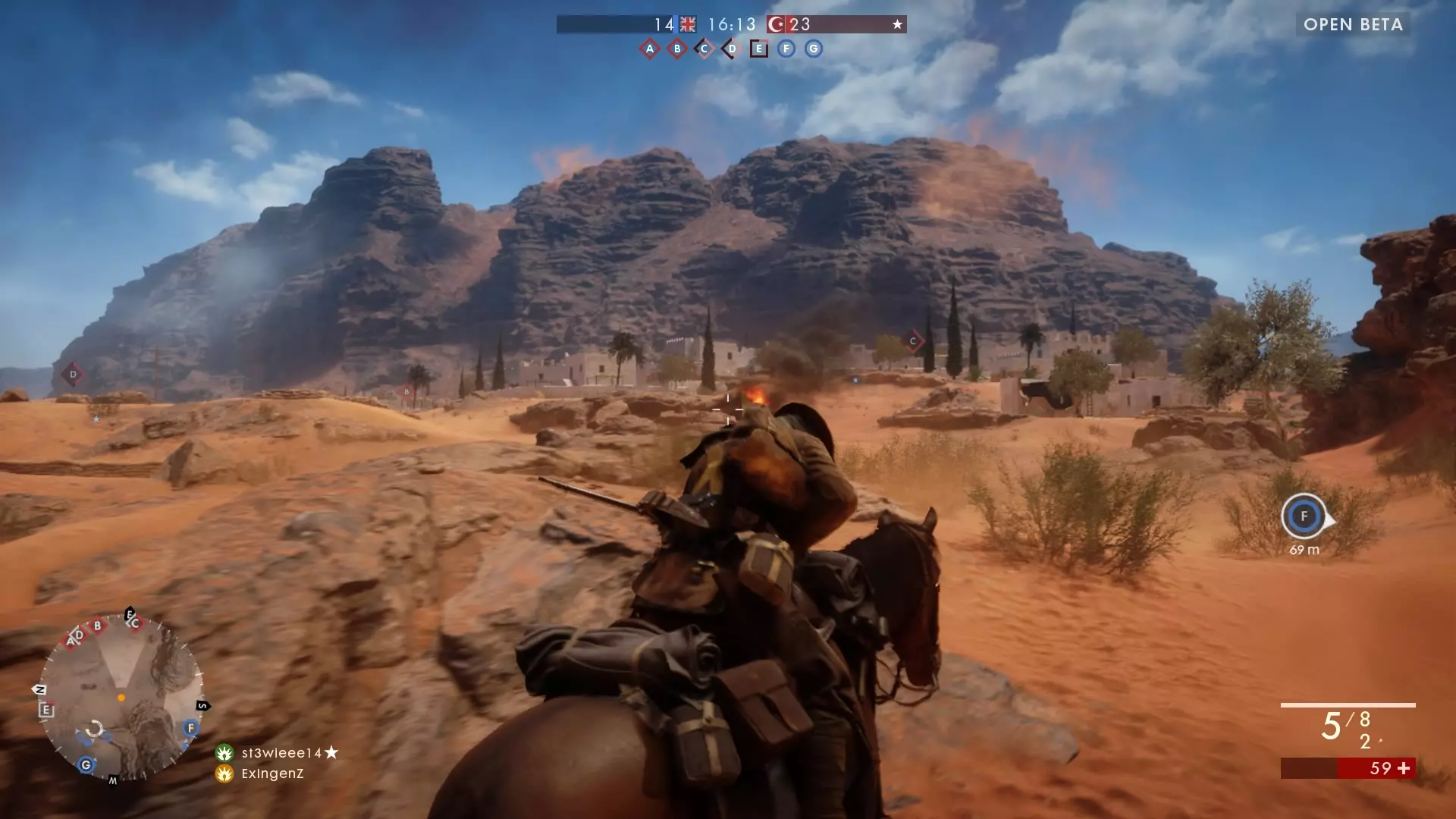Choose flag D in the top objective bar

click(x=731, y=49)
